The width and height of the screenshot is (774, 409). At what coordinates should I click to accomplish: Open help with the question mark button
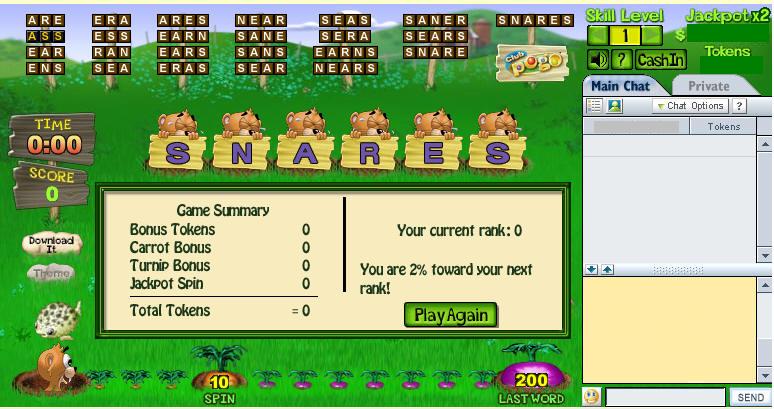(x=621, y=60)
